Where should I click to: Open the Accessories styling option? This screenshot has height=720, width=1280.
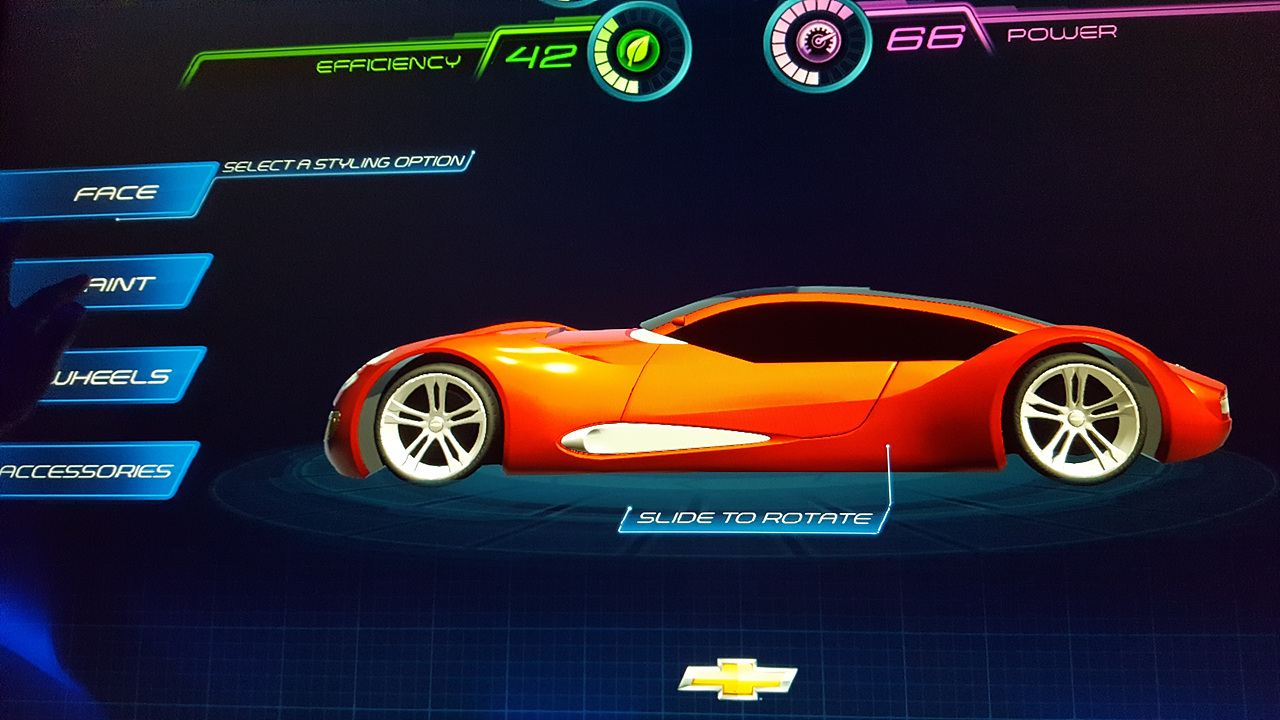pyautogui.click(x=88, y=471)
